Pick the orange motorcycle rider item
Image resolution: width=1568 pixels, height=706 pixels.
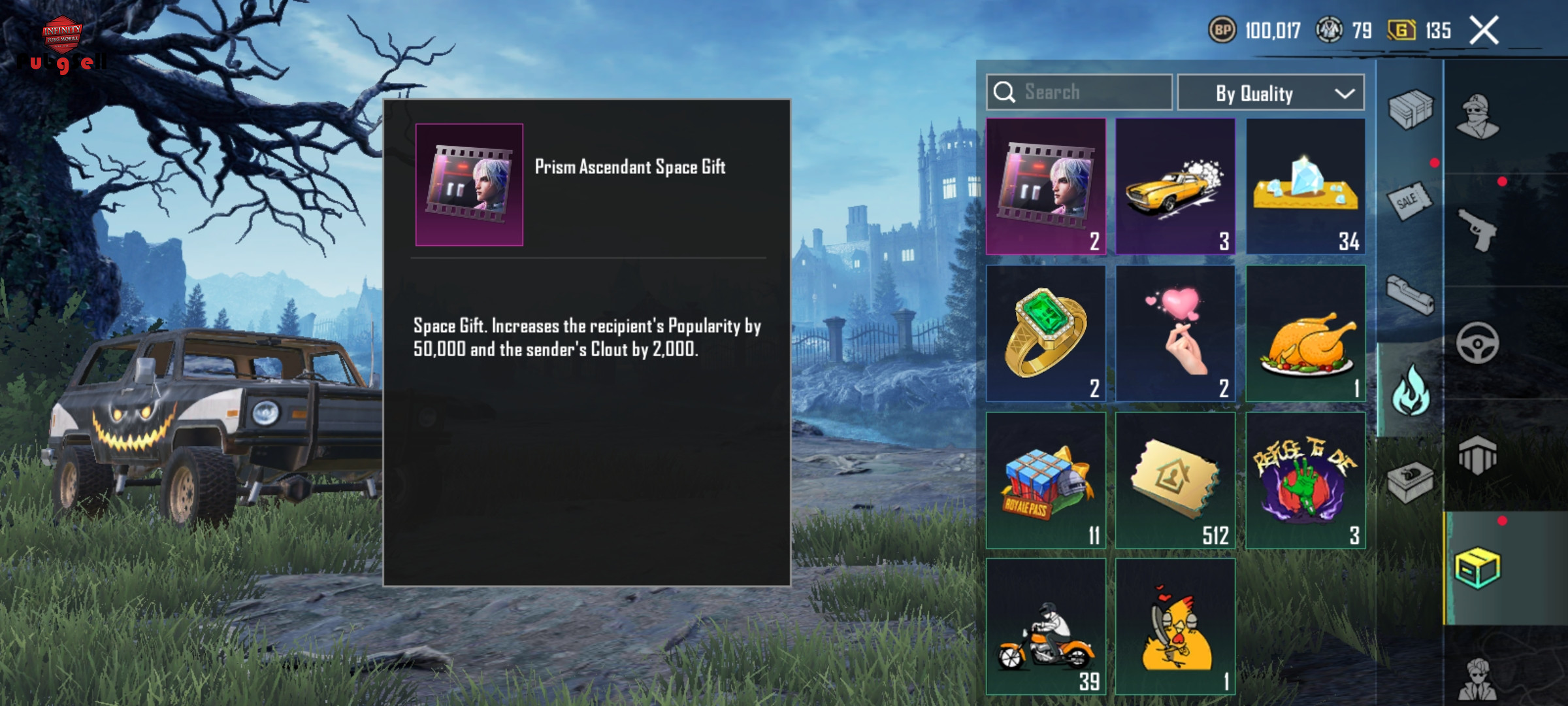[1046, 626]
